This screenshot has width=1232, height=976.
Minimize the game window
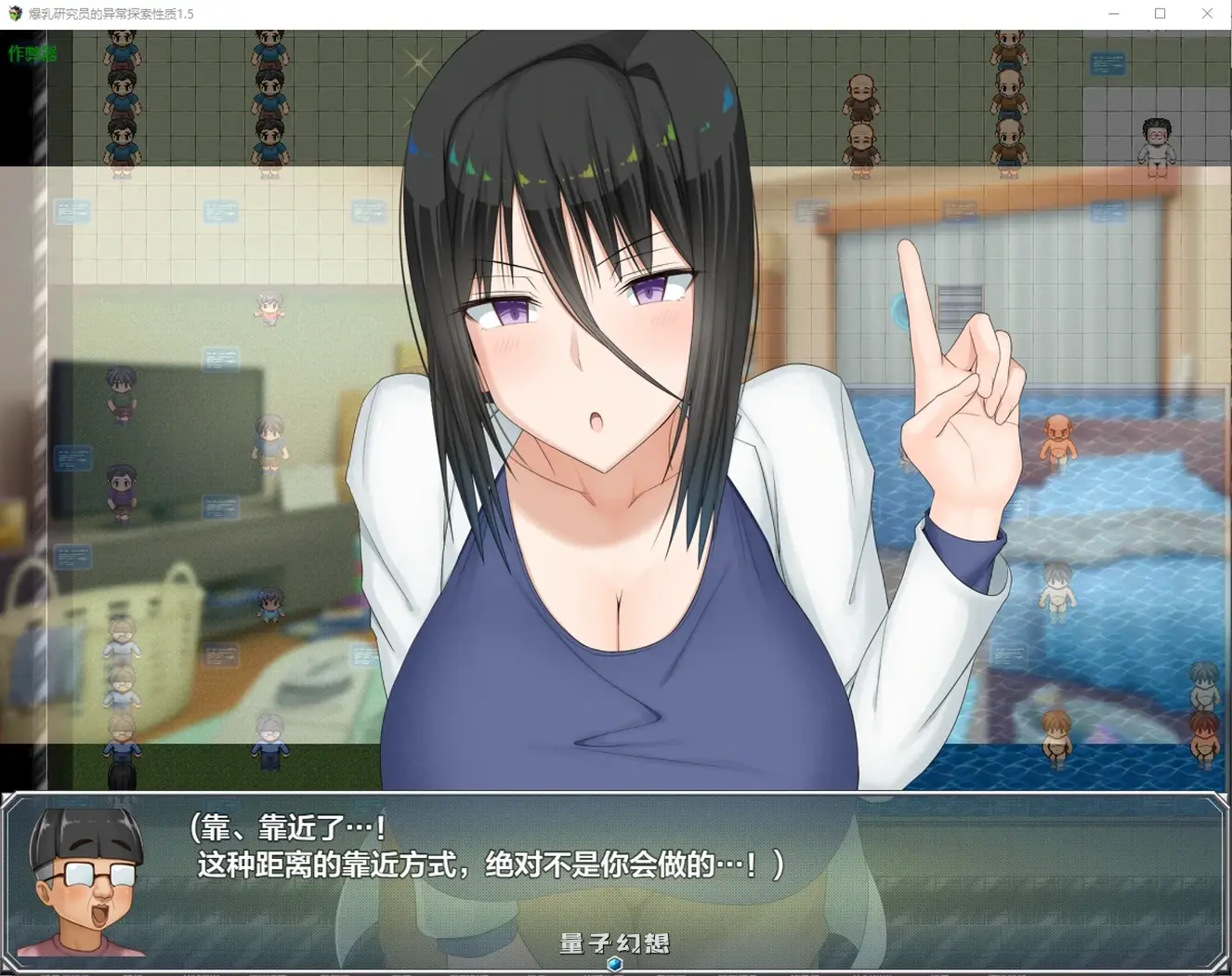pyautogui.click(x=1112, y=14)
